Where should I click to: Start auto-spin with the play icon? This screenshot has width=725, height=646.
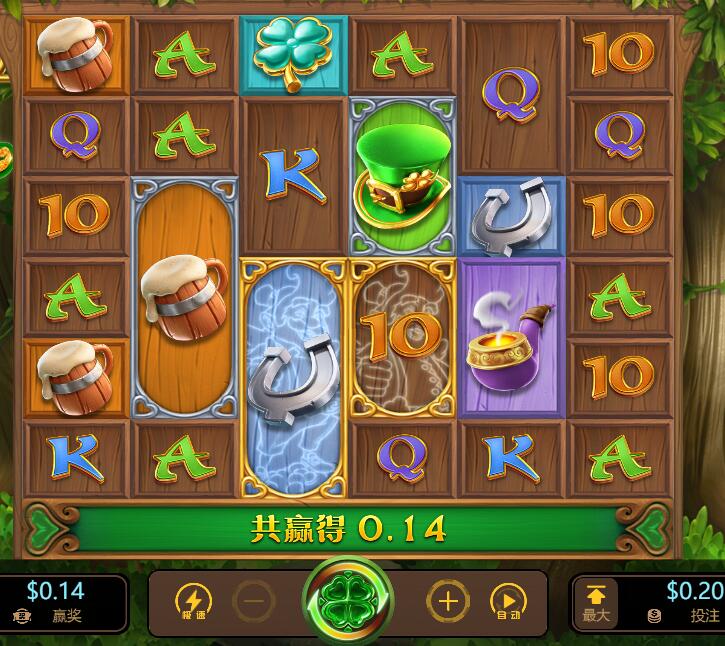(509, 601)
